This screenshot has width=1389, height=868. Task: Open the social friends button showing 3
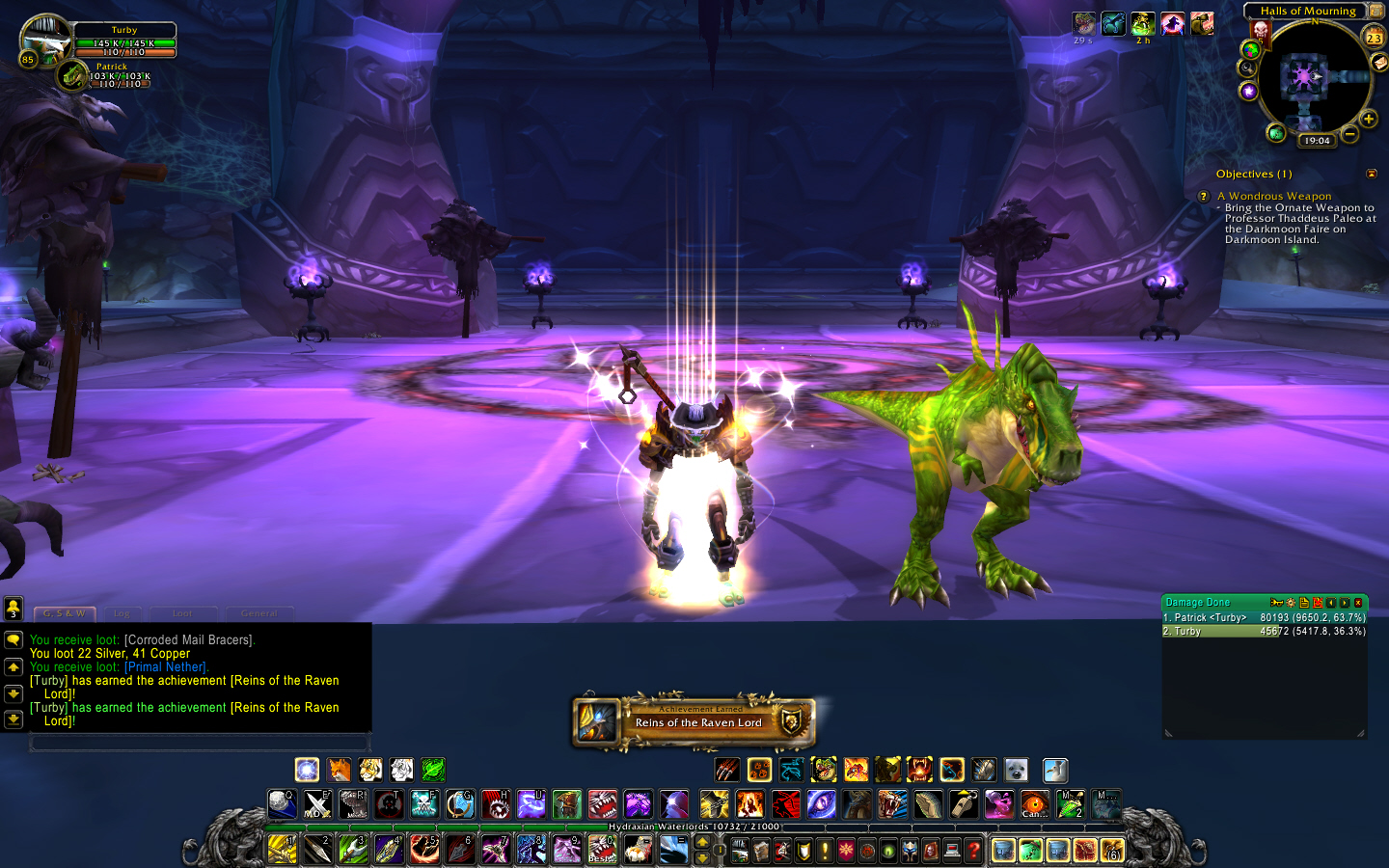click(14, 609)
